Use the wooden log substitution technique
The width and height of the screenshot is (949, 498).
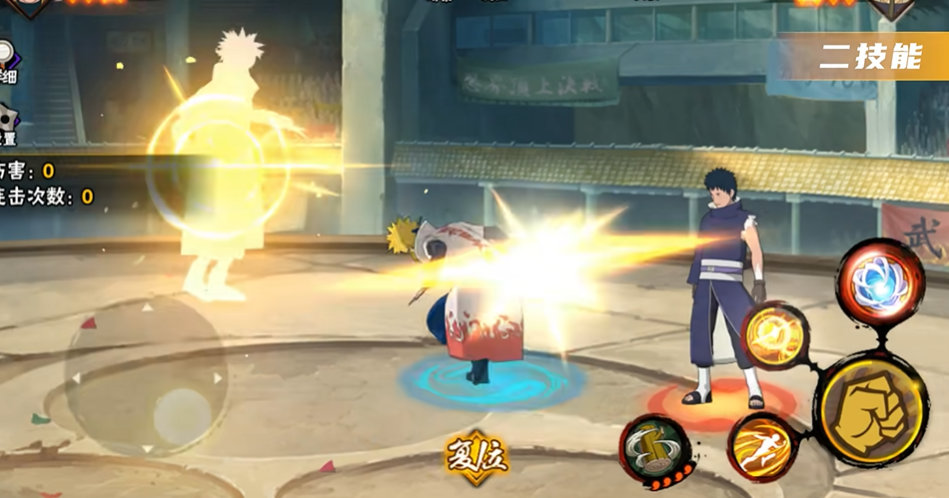coord(655,449)
